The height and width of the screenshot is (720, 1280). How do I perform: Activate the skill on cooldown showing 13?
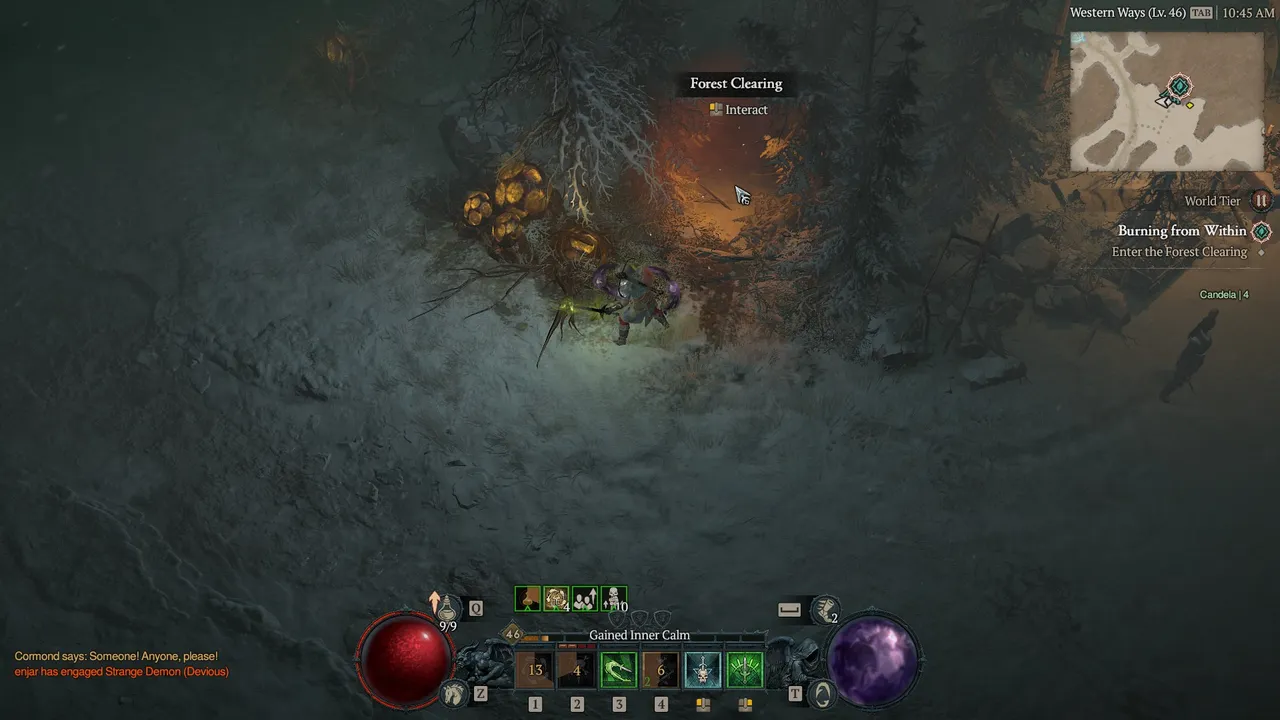coord(535,670)
